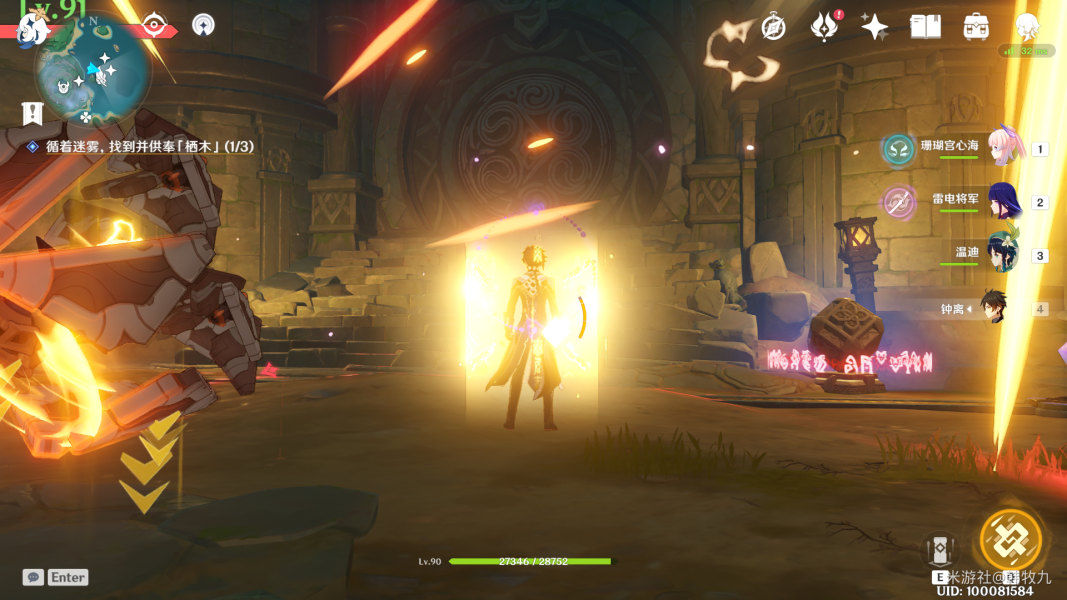Image resolution: width=1067 pixels, height=600 pixels.
Task: Use the elemental skill beside the burst
Action: coord(940,551)
